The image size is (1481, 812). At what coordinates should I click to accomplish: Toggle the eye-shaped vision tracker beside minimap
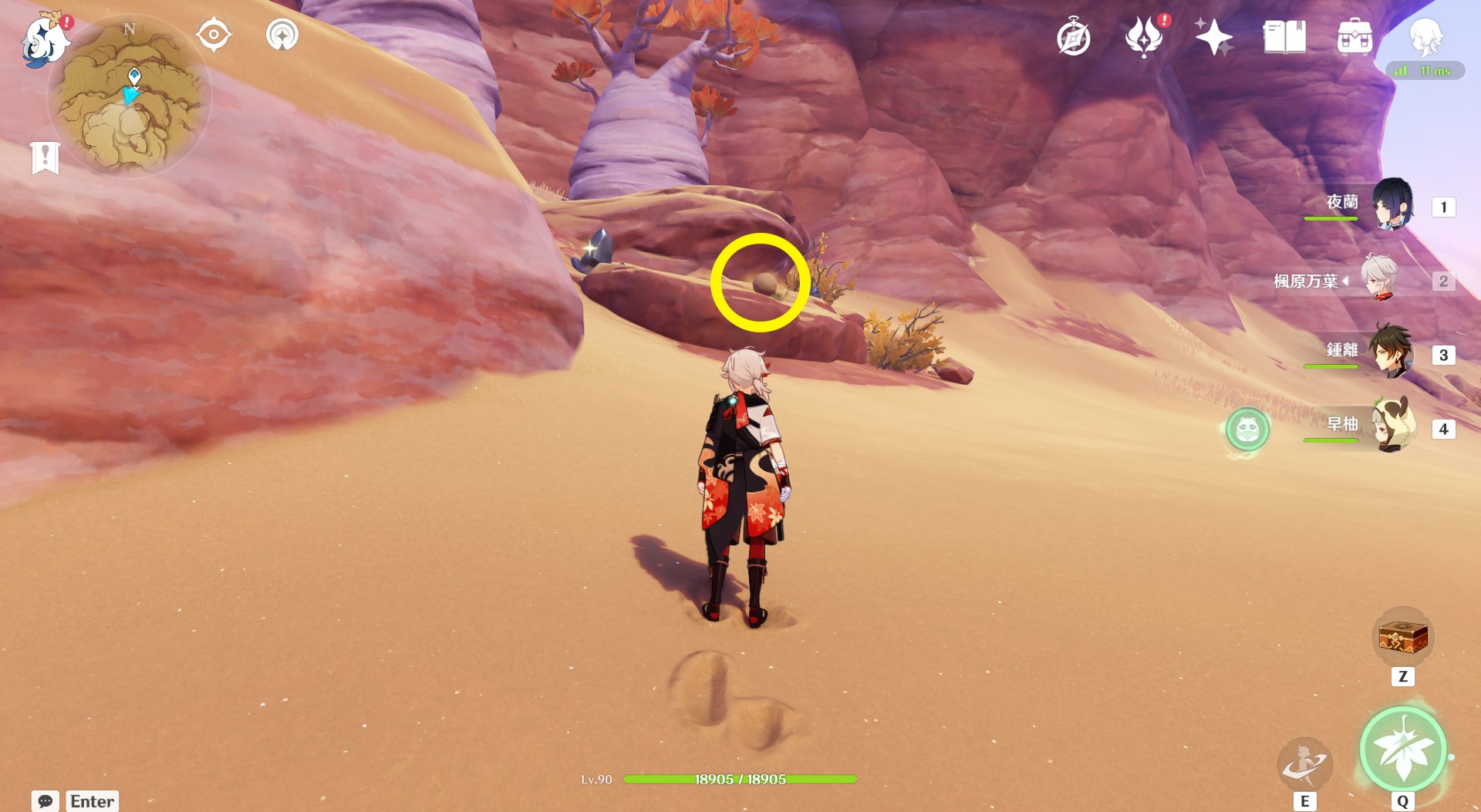[x=214, y=33]
